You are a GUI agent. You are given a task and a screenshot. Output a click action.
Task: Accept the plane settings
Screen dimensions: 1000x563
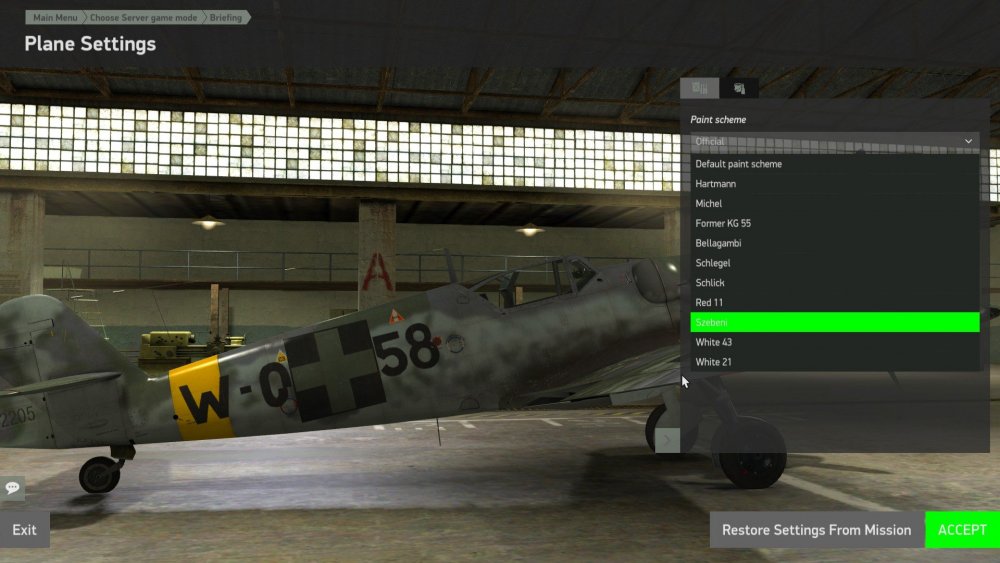coord(962,530)
